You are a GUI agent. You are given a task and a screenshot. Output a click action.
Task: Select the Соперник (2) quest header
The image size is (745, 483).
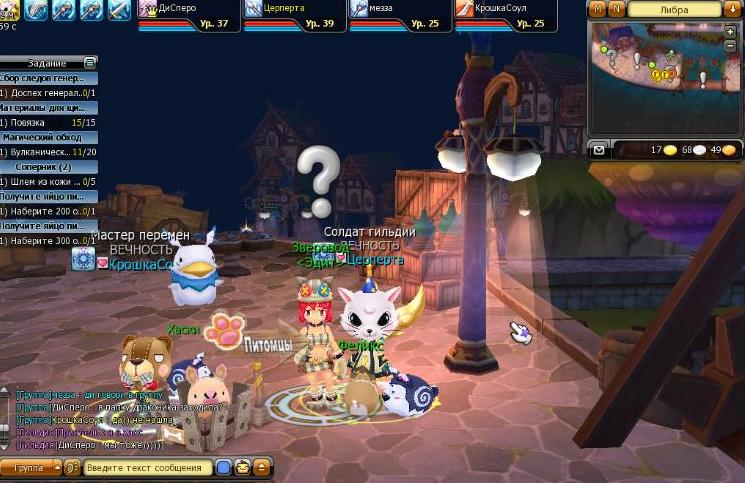[x=48, y=167]
